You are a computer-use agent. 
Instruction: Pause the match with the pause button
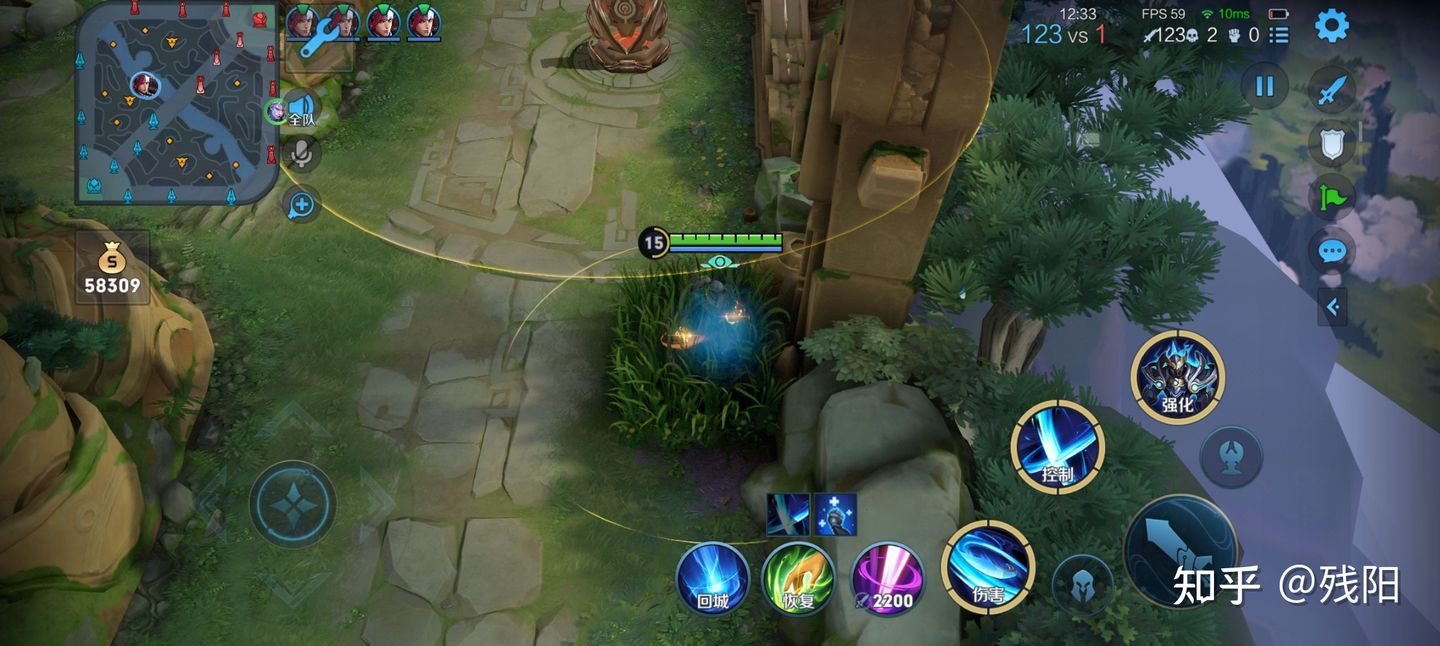pos(1264,86)
